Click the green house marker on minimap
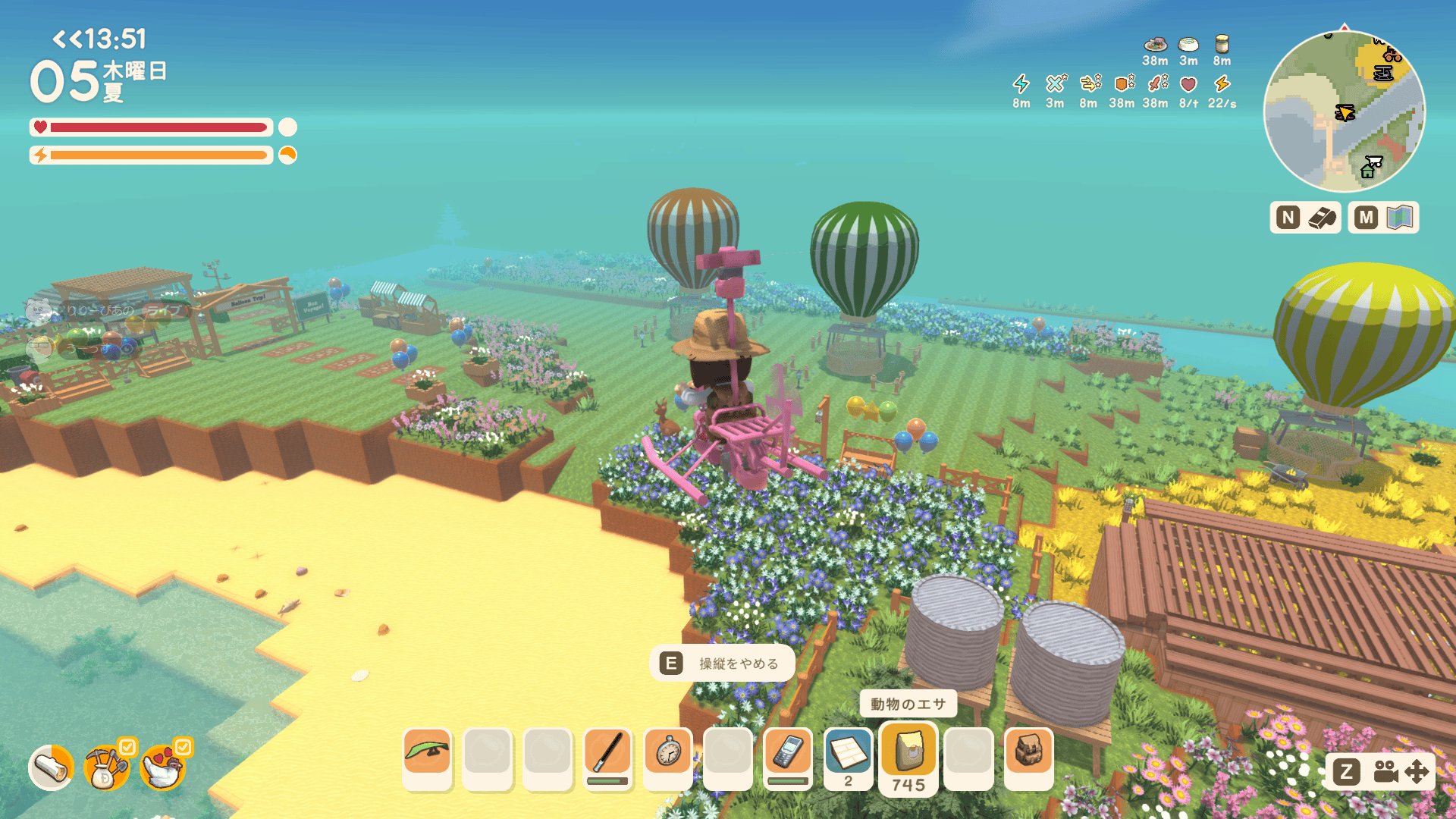1456x819 pixels. click(1367, 171)
